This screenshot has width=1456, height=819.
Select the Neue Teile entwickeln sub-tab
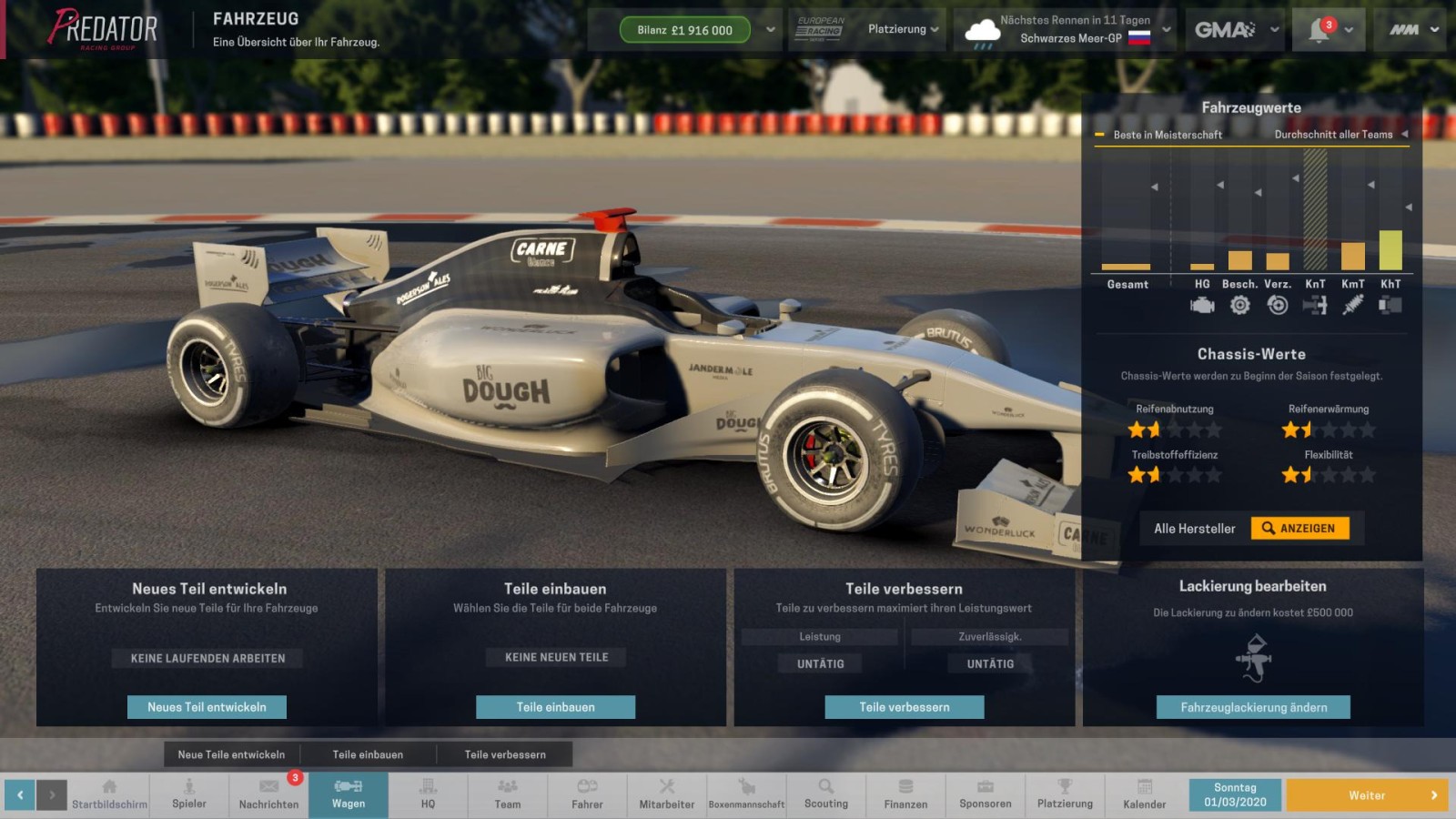coord(231,754)
